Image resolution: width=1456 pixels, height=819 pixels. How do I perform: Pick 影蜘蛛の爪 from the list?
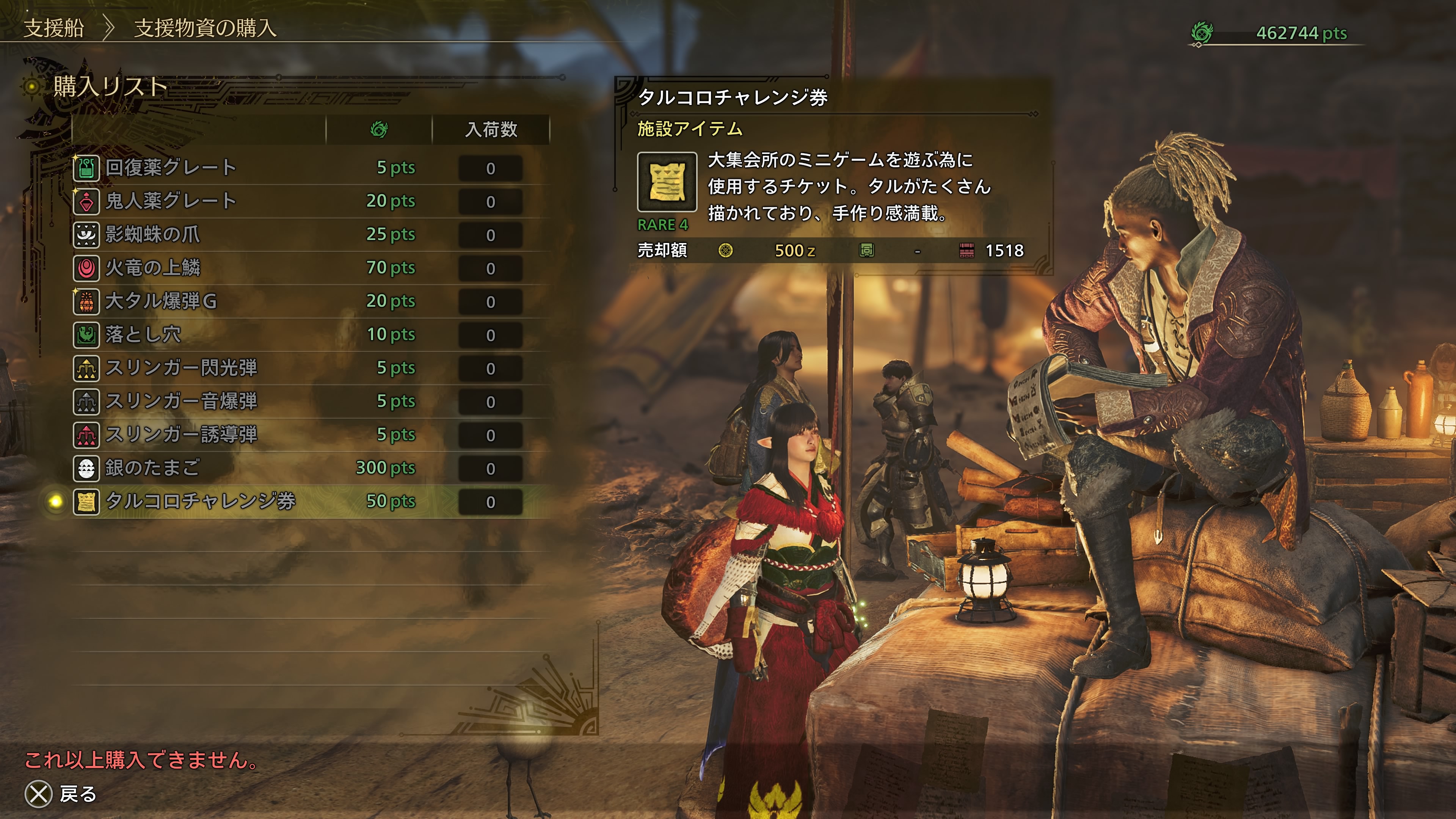point(152,235)
